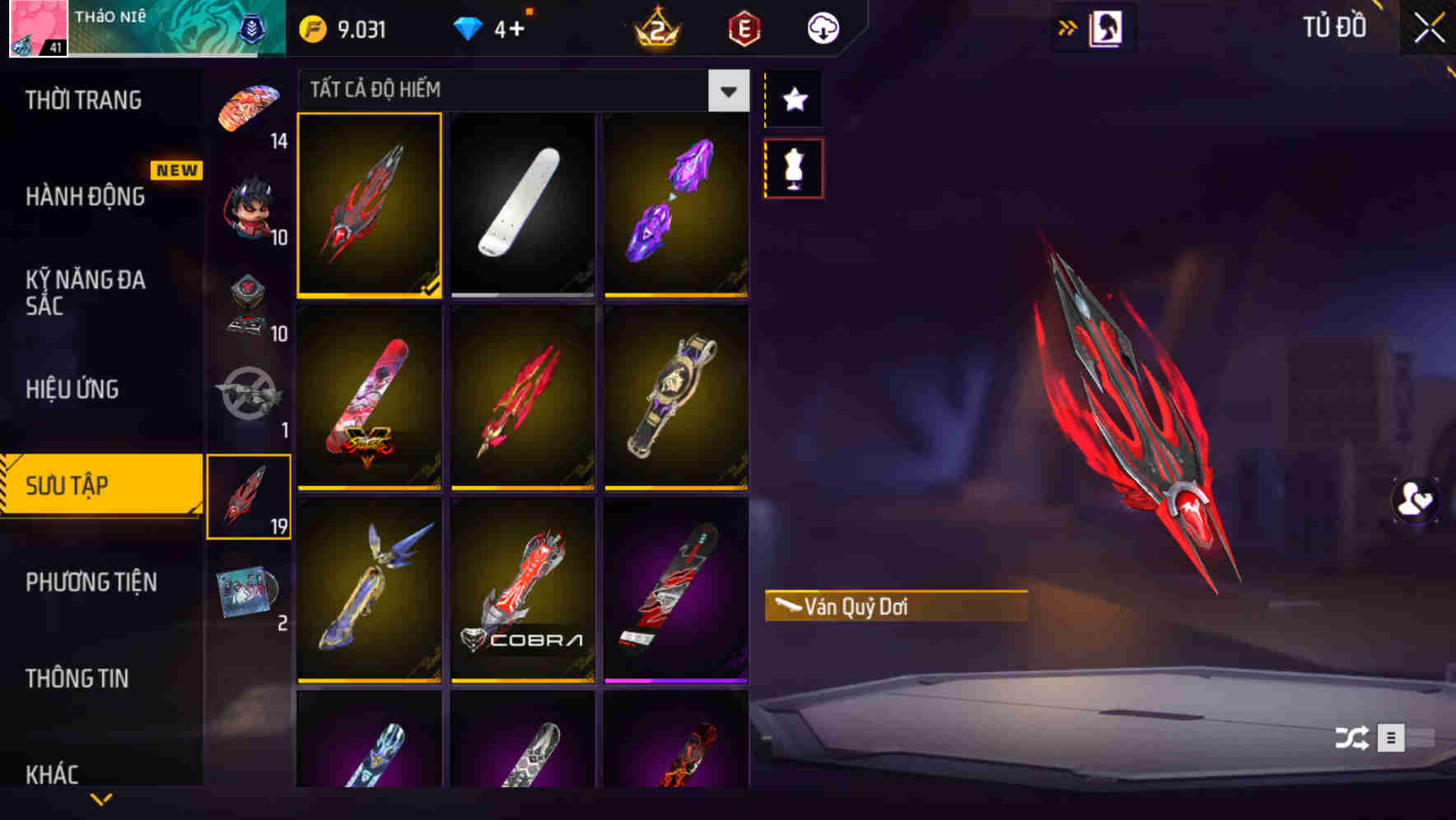The height and width of the screenshot is (820, 1456).
Task: Select the skateboard category icon showing 19
Action: click(x=250, y=495)
